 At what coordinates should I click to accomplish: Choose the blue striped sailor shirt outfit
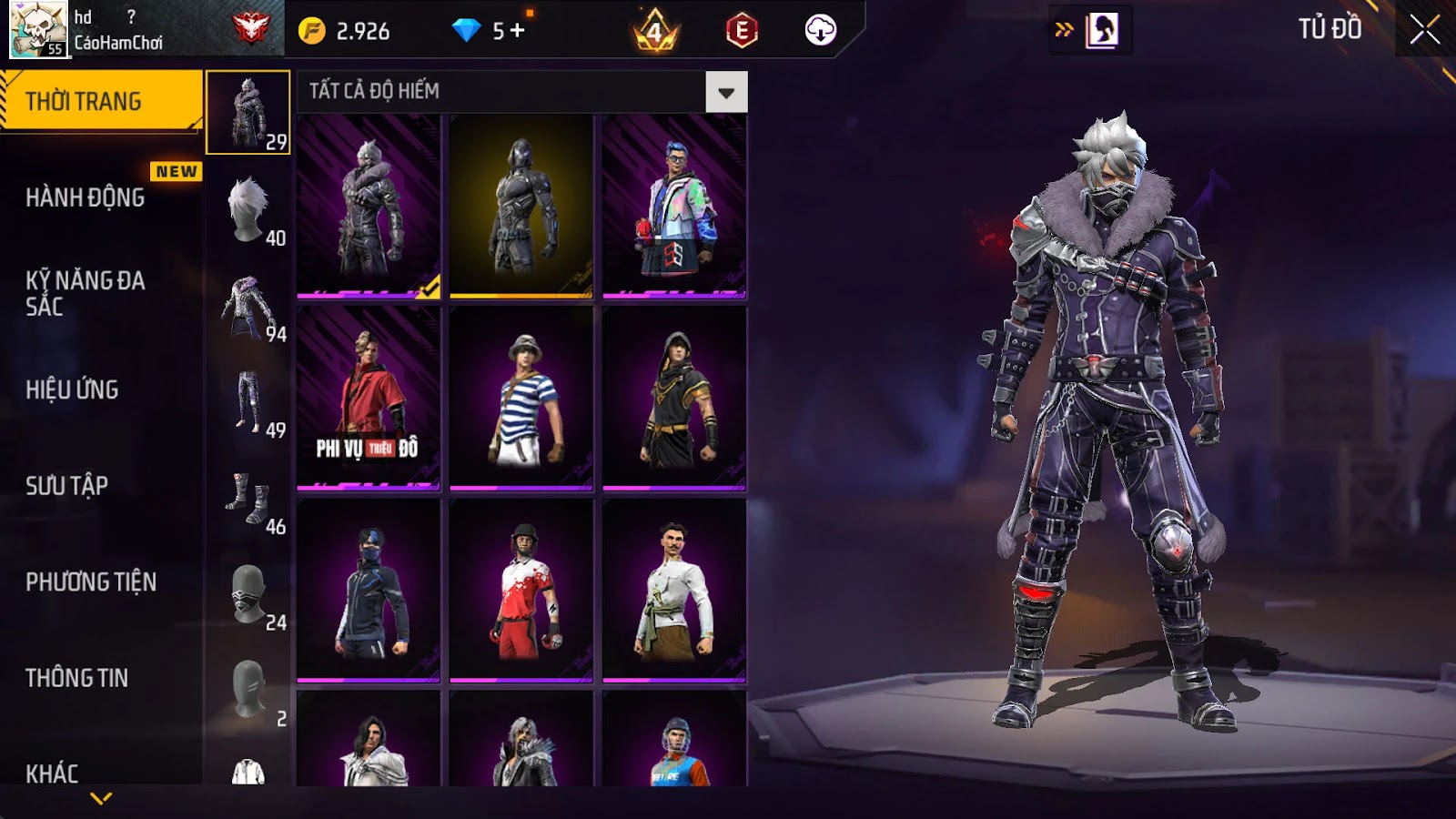pos(521,399)
